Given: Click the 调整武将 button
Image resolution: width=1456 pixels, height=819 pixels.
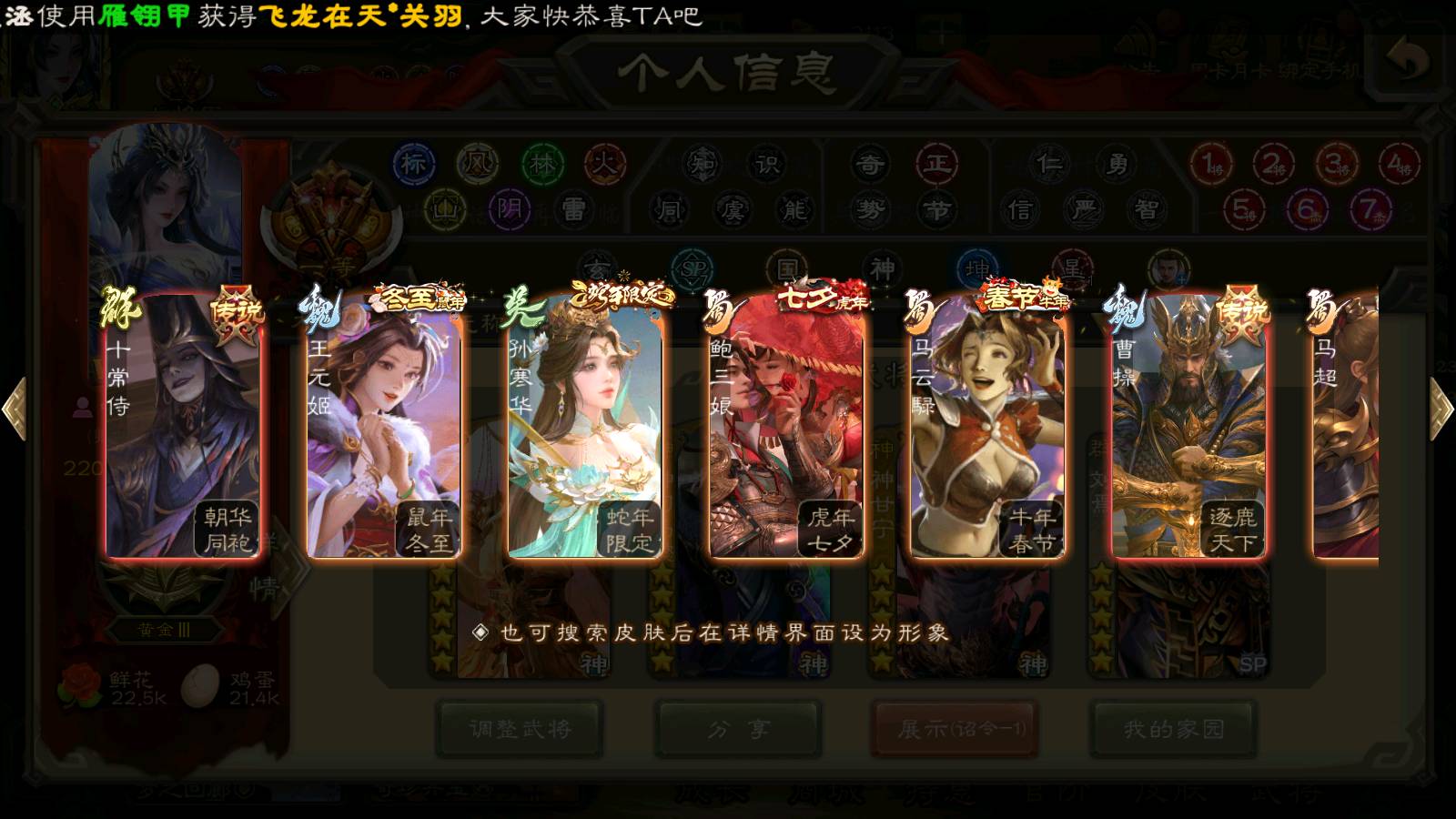Looking at the screenshot, I should 520,729.
